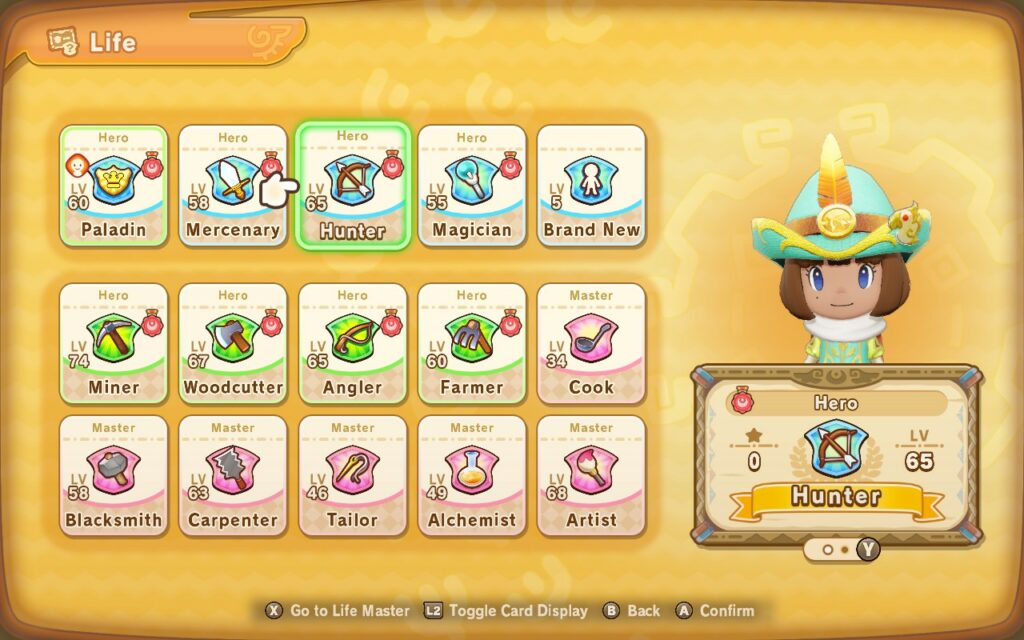Select the Artist life card
The width and height of the screenshot is (1024, 640).
(x=591, y=476)
